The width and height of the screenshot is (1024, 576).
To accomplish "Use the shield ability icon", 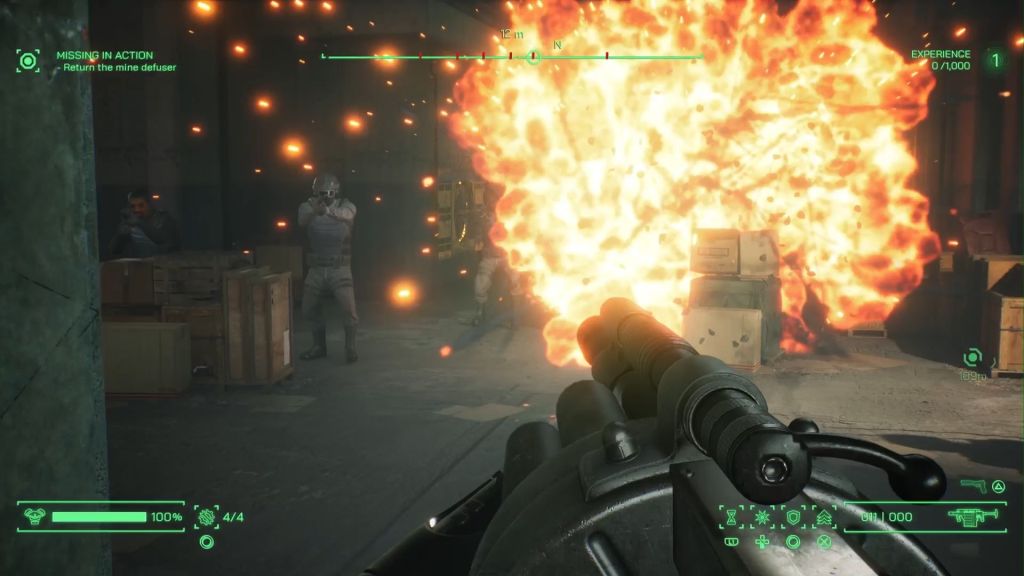I will [793, 517].
